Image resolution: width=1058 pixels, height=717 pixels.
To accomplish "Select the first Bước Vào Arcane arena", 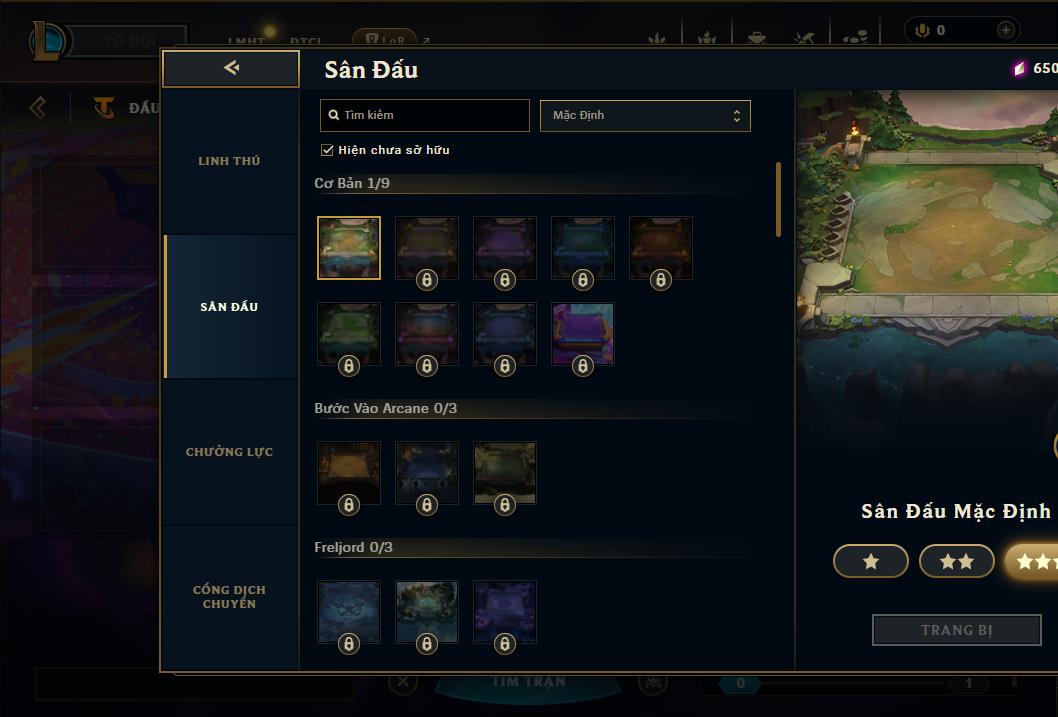I will tap(349, 473).
